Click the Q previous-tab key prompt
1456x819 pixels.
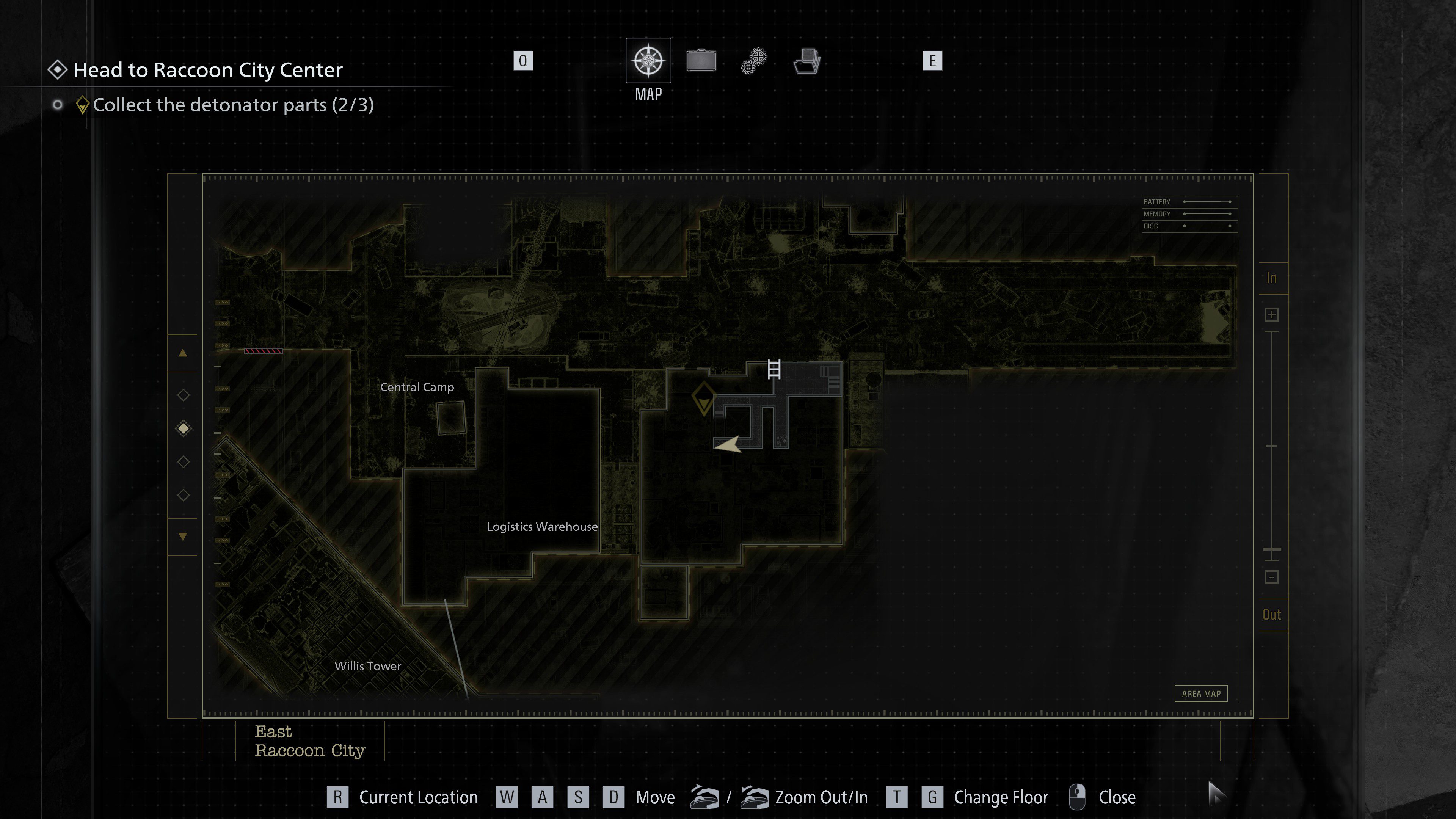pos(523,61)
